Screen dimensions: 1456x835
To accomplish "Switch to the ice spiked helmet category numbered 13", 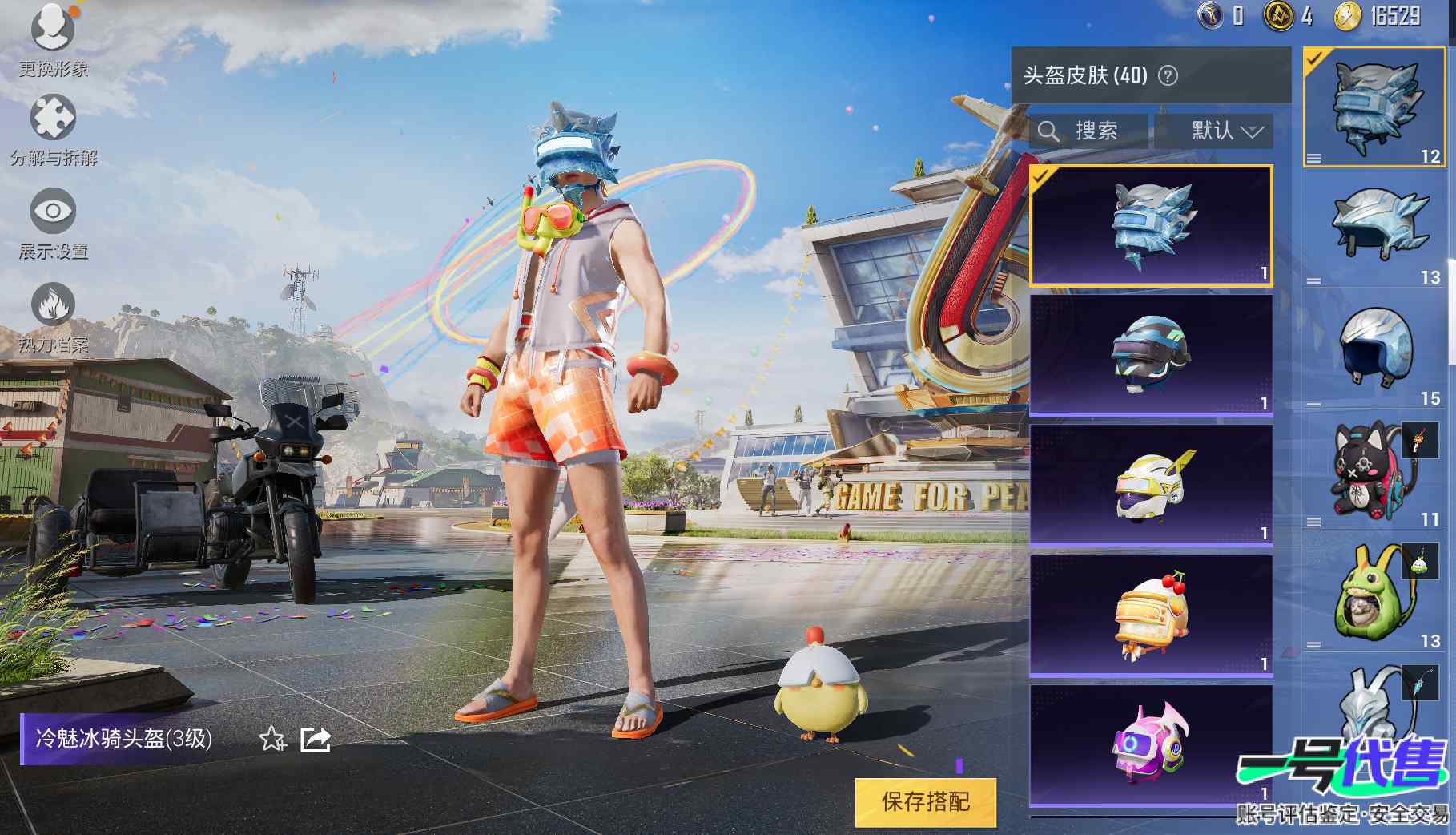I will [x=1375, y=228].
